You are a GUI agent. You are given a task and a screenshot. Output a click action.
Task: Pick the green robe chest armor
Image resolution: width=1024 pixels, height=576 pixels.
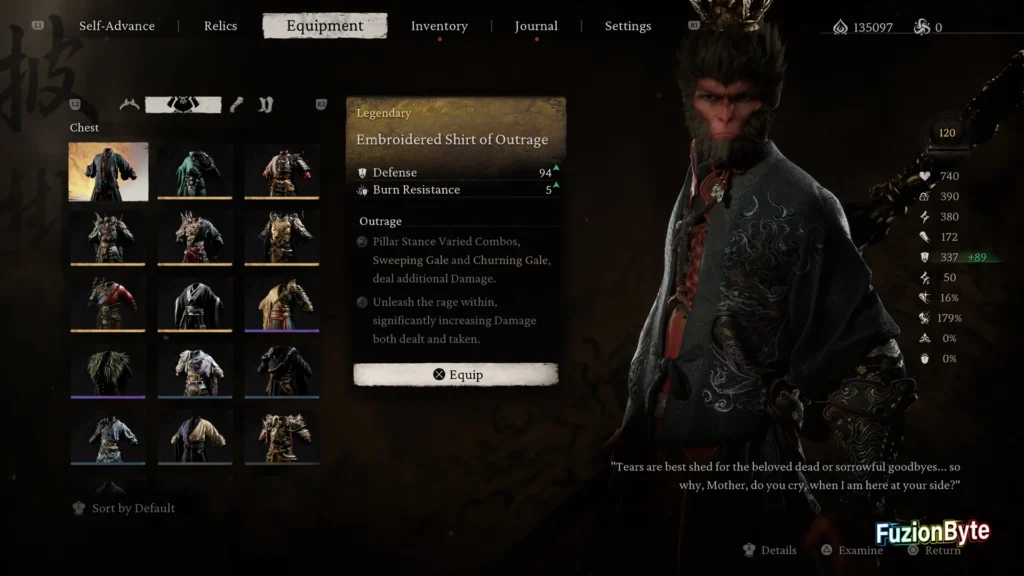pos(195,171)
